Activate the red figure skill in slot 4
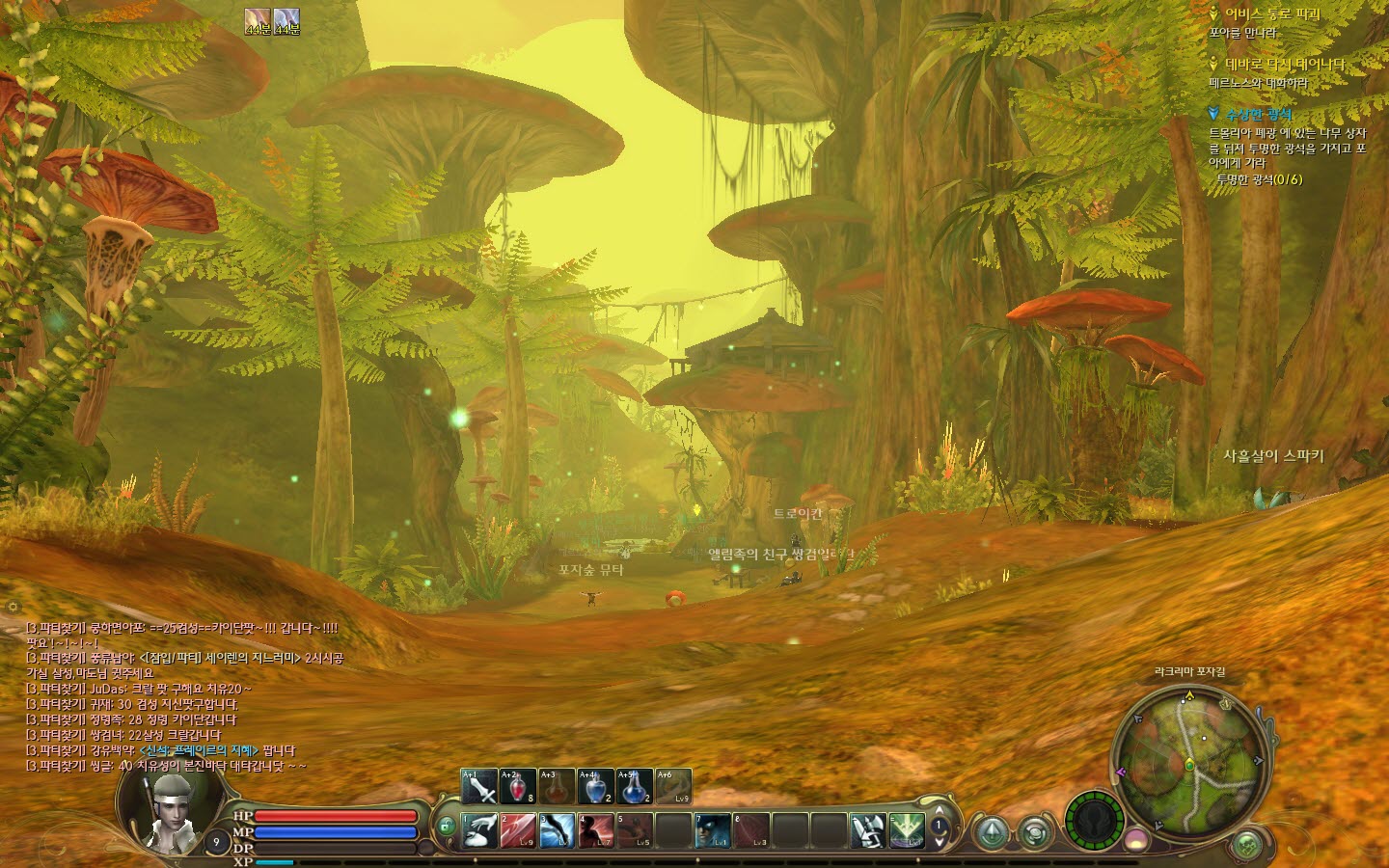This screenshot has width=1389, height=868. (x=596, y=830)
